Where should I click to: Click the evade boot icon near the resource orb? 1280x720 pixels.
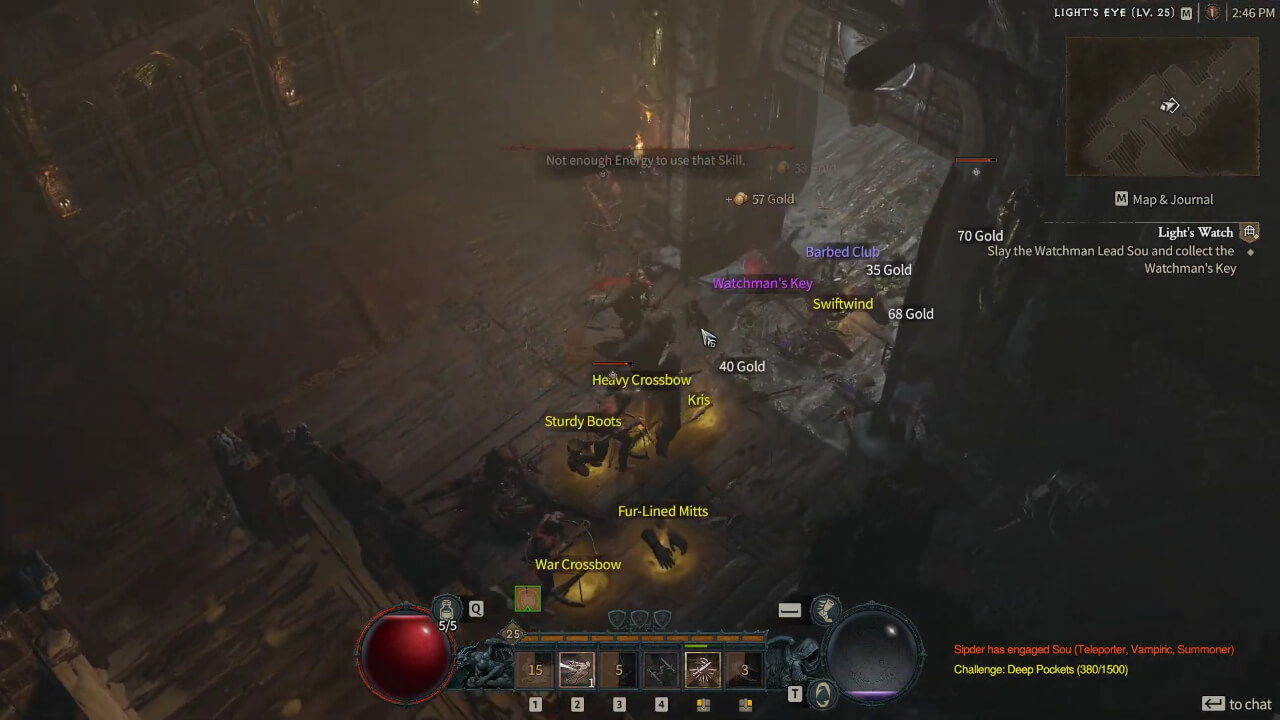coord(827,609)
